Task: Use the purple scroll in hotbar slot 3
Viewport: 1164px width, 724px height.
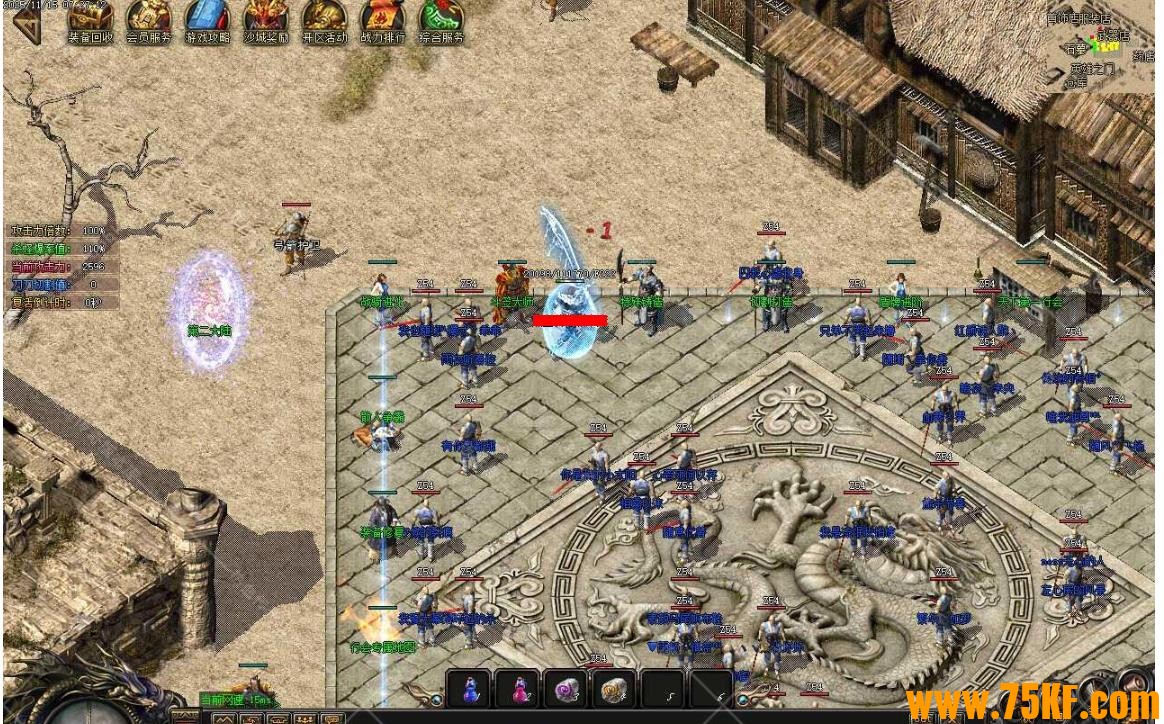Action: point(567,690)
